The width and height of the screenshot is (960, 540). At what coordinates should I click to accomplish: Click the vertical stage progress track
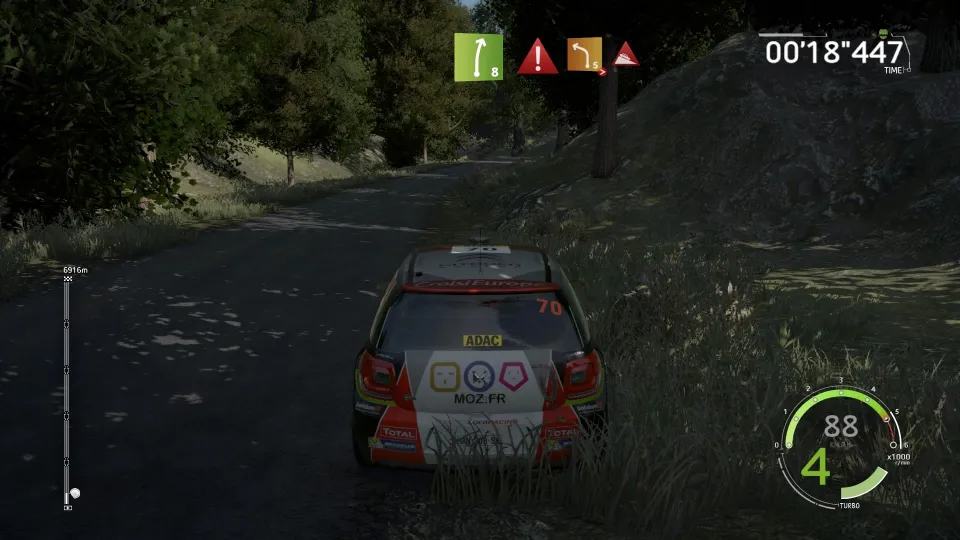(x=67, y=390)
